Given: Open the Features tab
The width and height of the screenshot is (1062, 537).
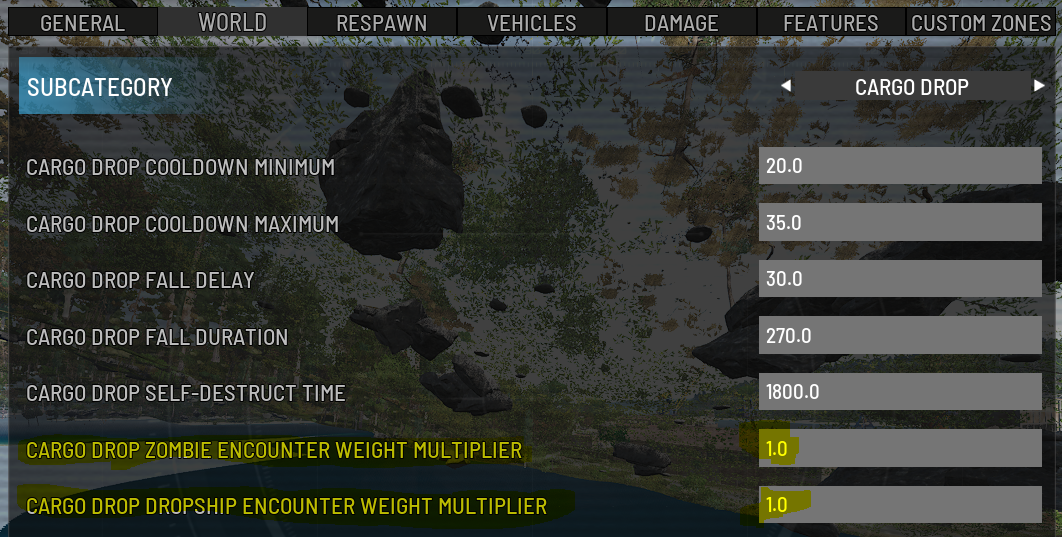Looking at the screenshot, I should coord(831,22).
